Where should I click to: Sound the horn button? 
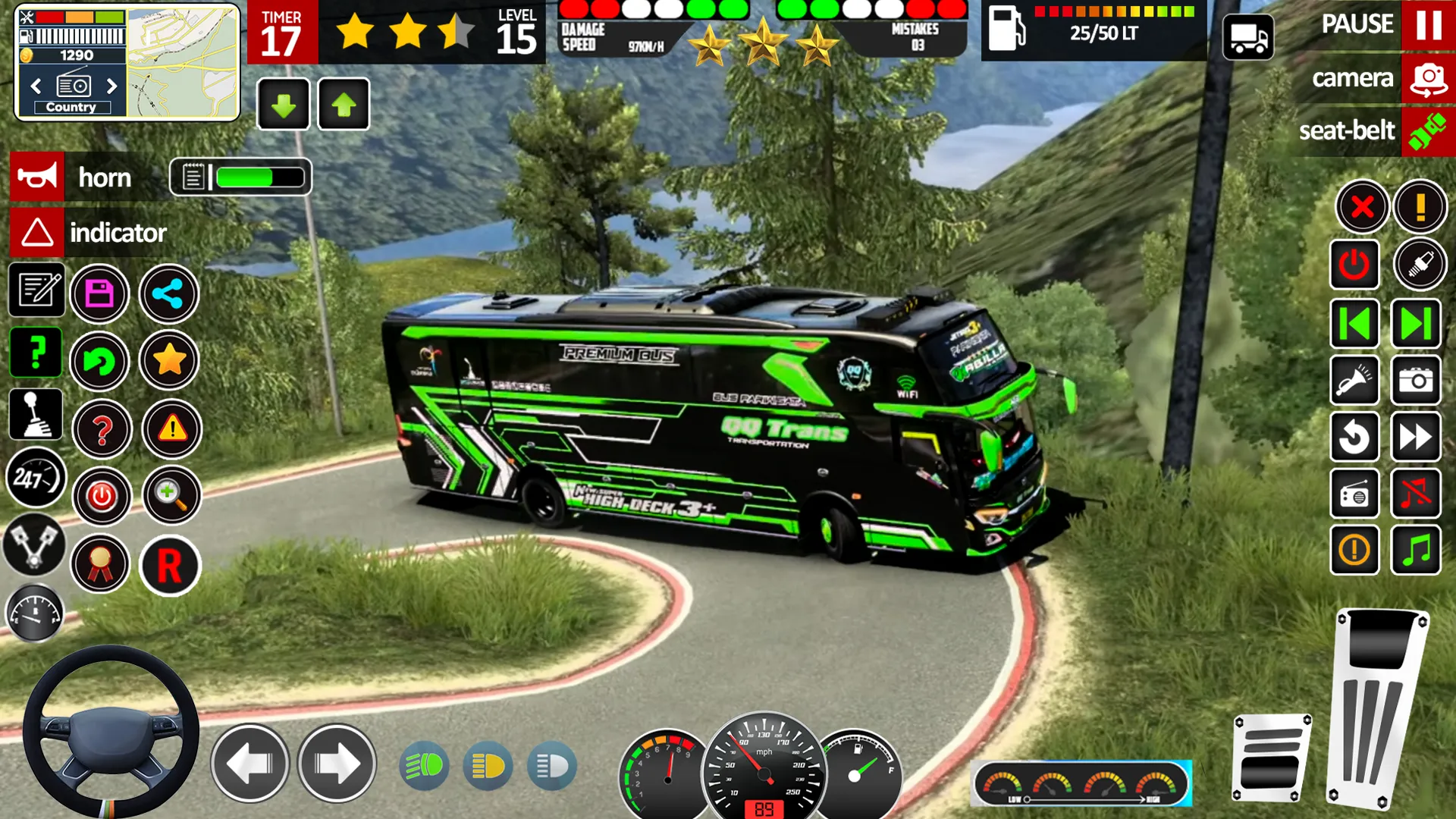(x=37, y=177)
